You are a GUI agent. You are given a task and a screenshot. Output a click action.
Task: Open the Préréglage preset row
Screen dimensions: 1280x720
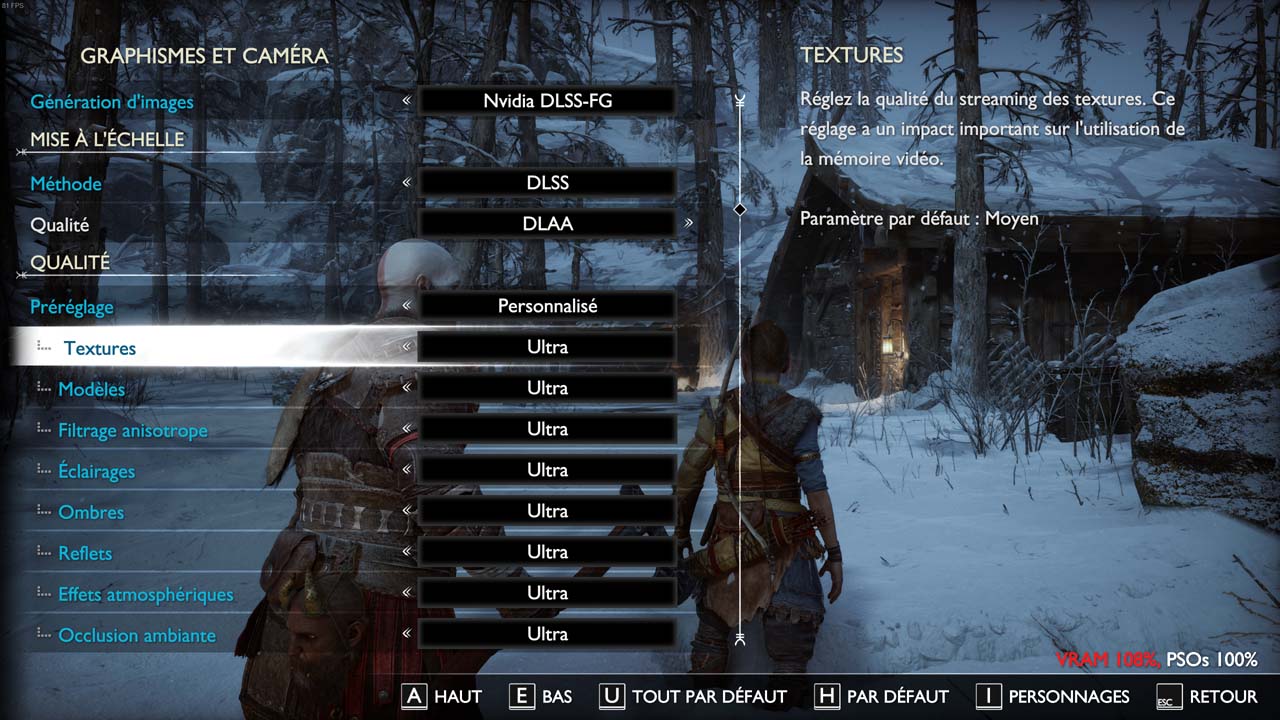[72, 307]
